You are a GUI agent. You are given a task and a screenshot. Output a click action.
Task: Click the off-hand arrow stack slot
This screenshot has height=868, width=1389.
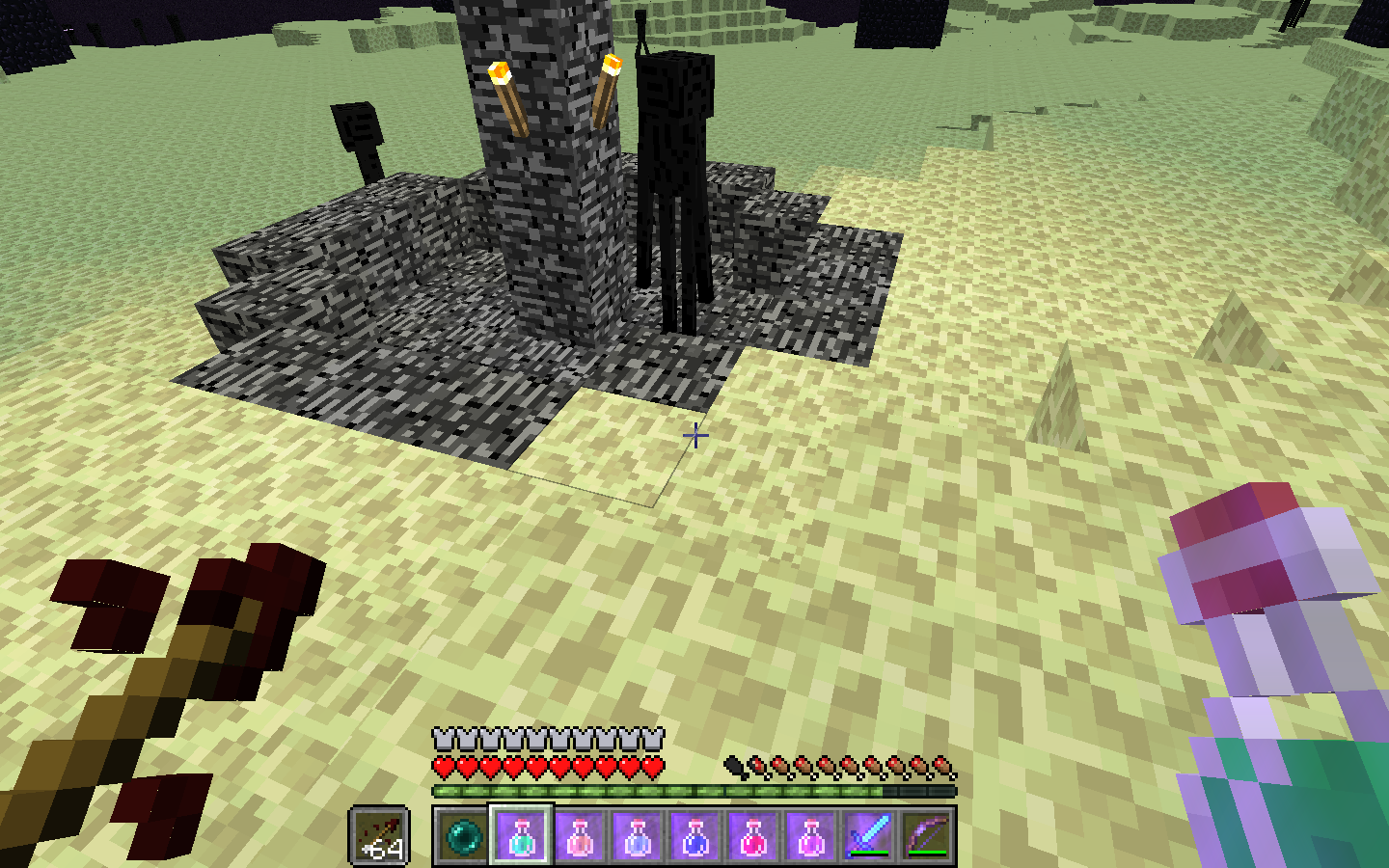click(380, 835)
